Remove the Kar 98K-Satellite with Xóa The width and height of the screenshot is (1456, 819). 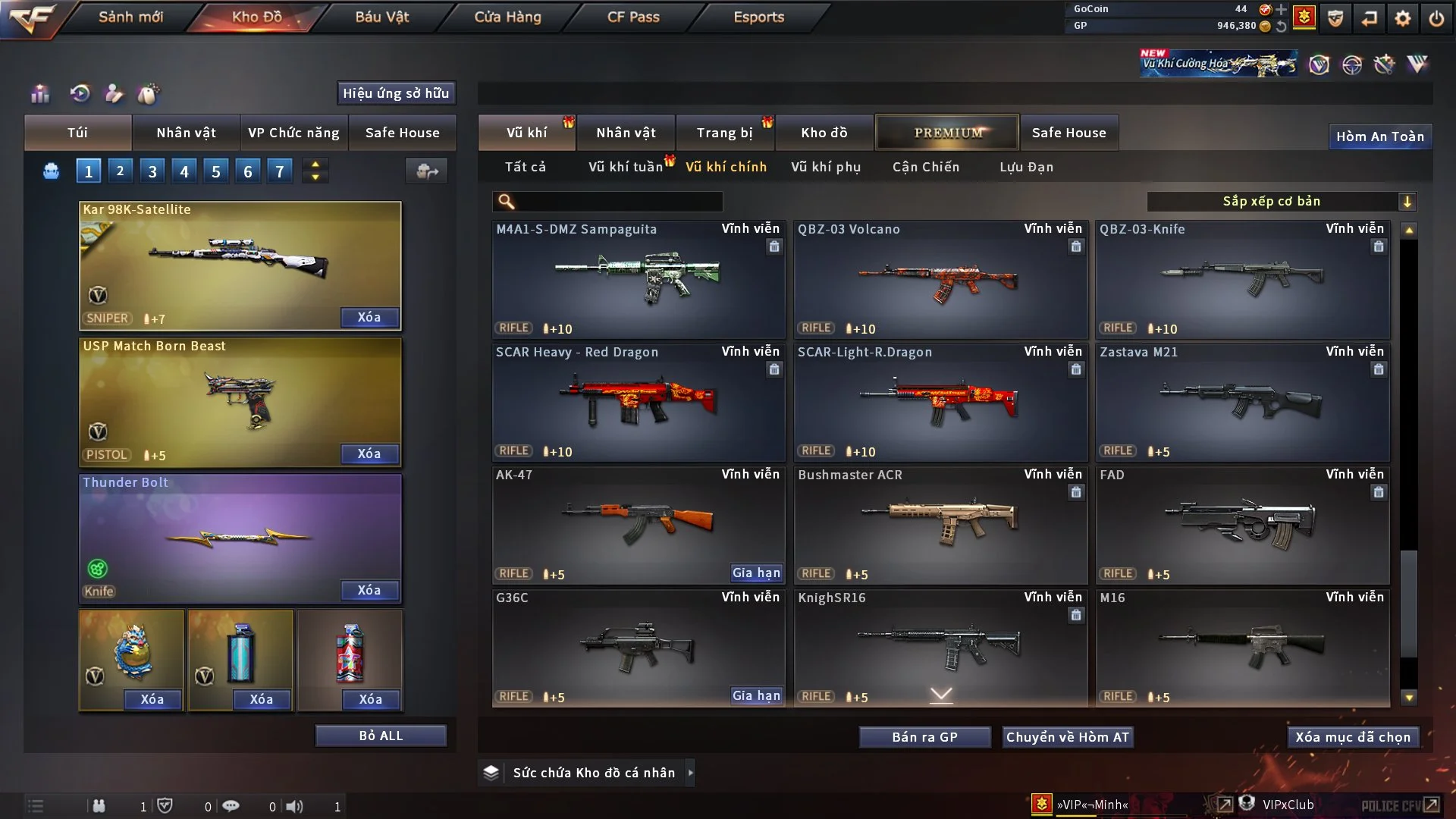click(x=369, y=317)
